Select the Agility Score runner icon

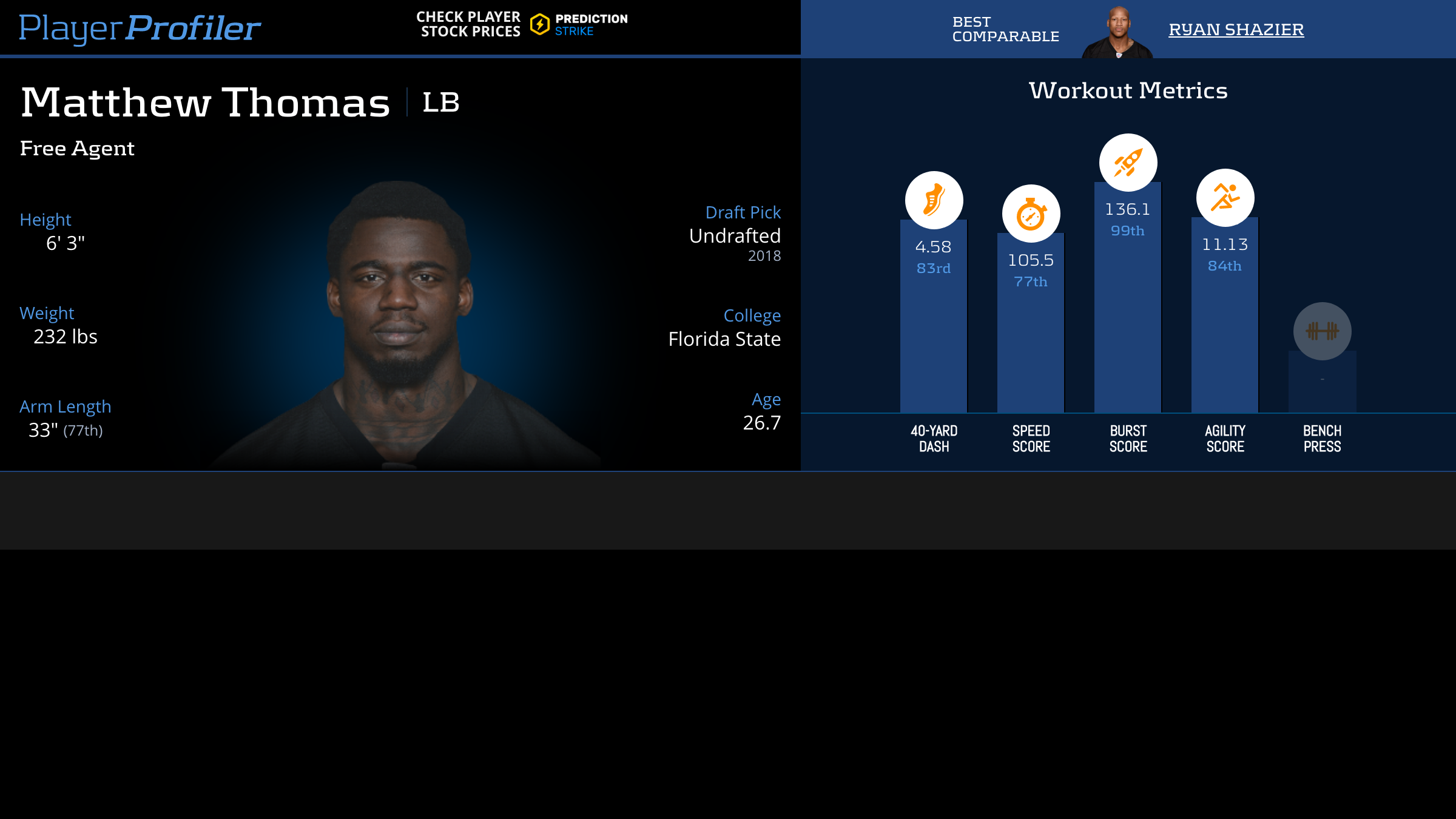click(1225, 198)
